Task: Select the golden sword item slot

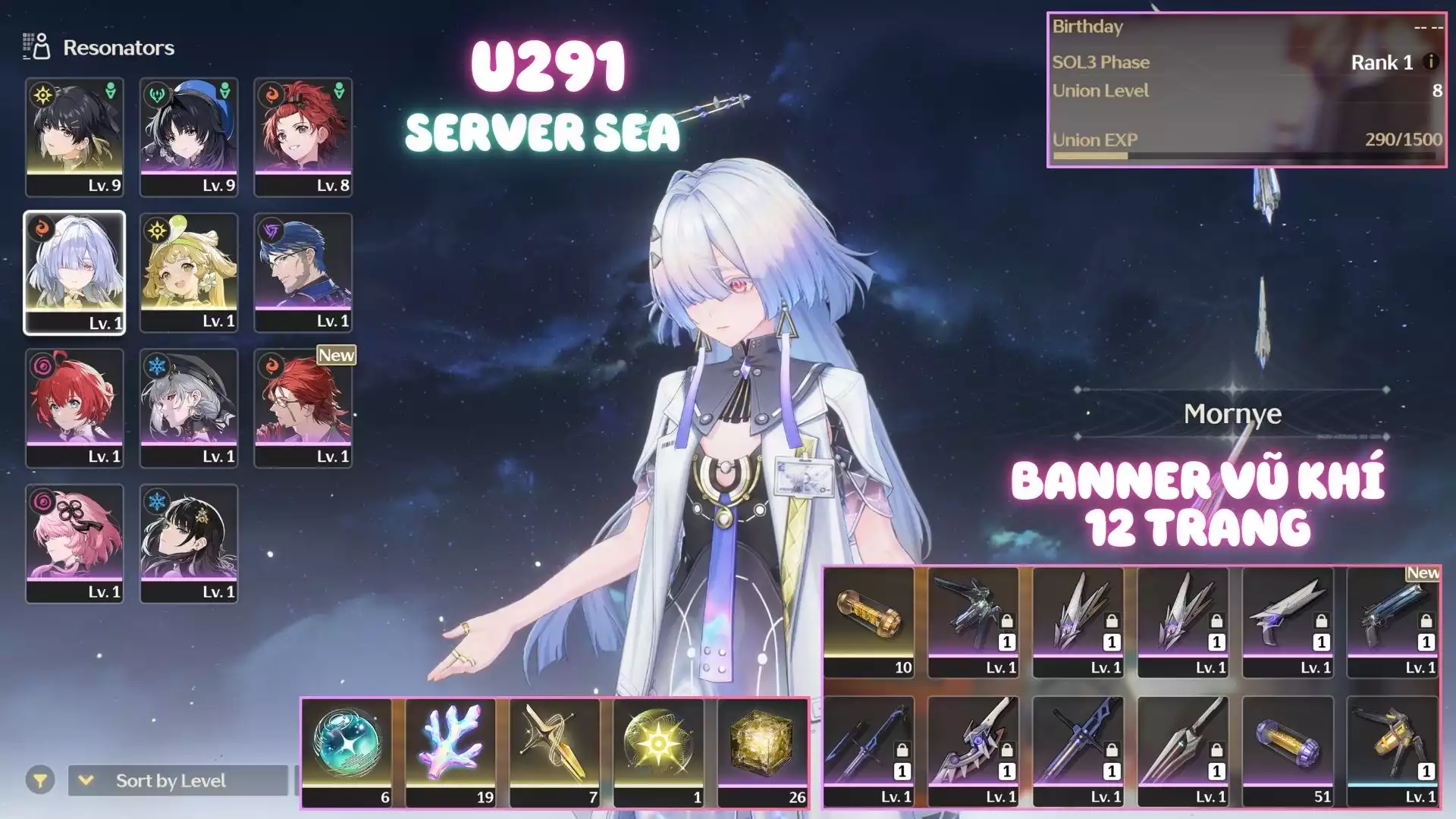Action: [554, 752]
